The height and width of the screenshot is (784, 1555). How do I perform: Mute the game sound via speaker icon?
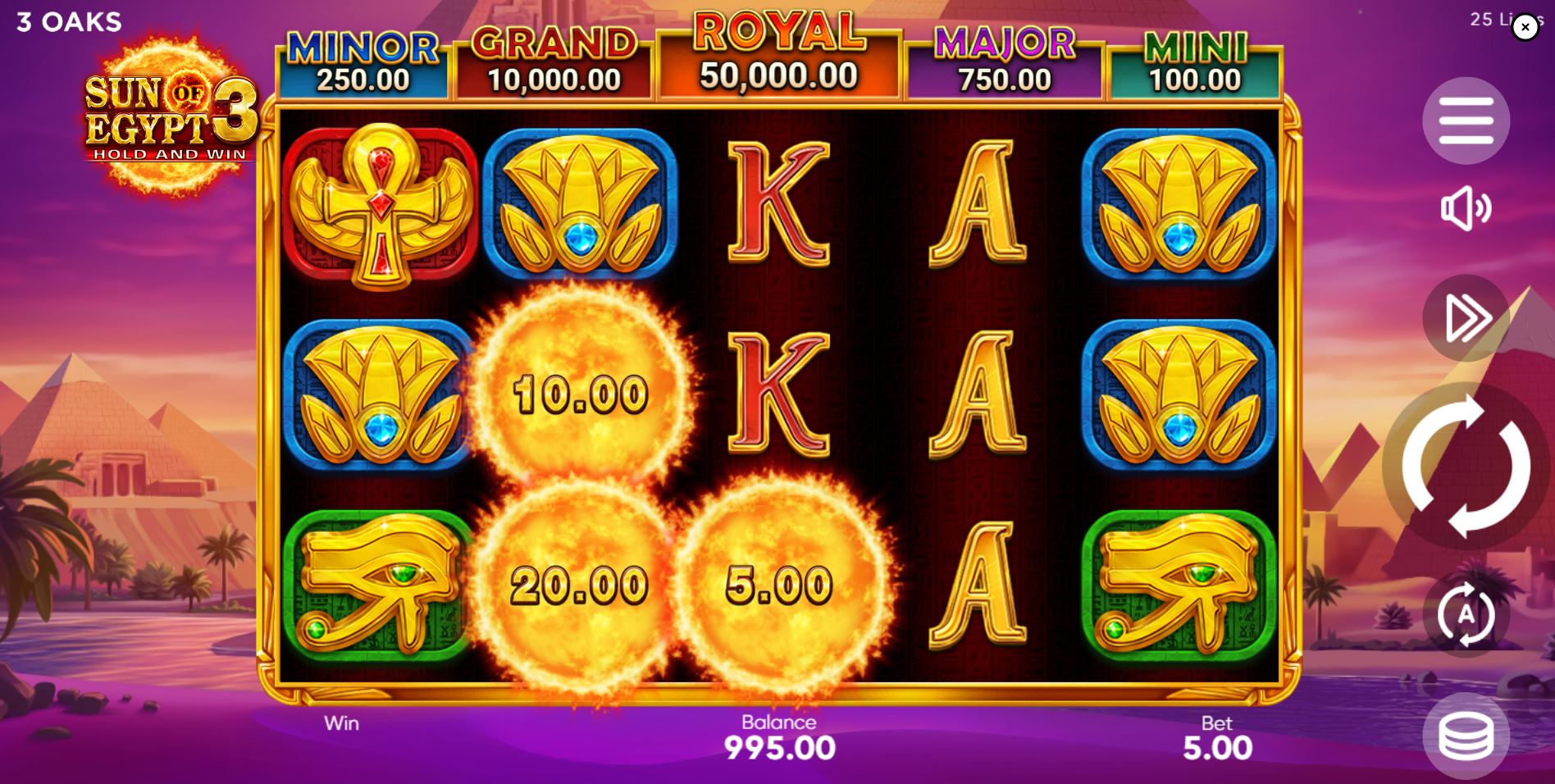[x=1466, y=209]
